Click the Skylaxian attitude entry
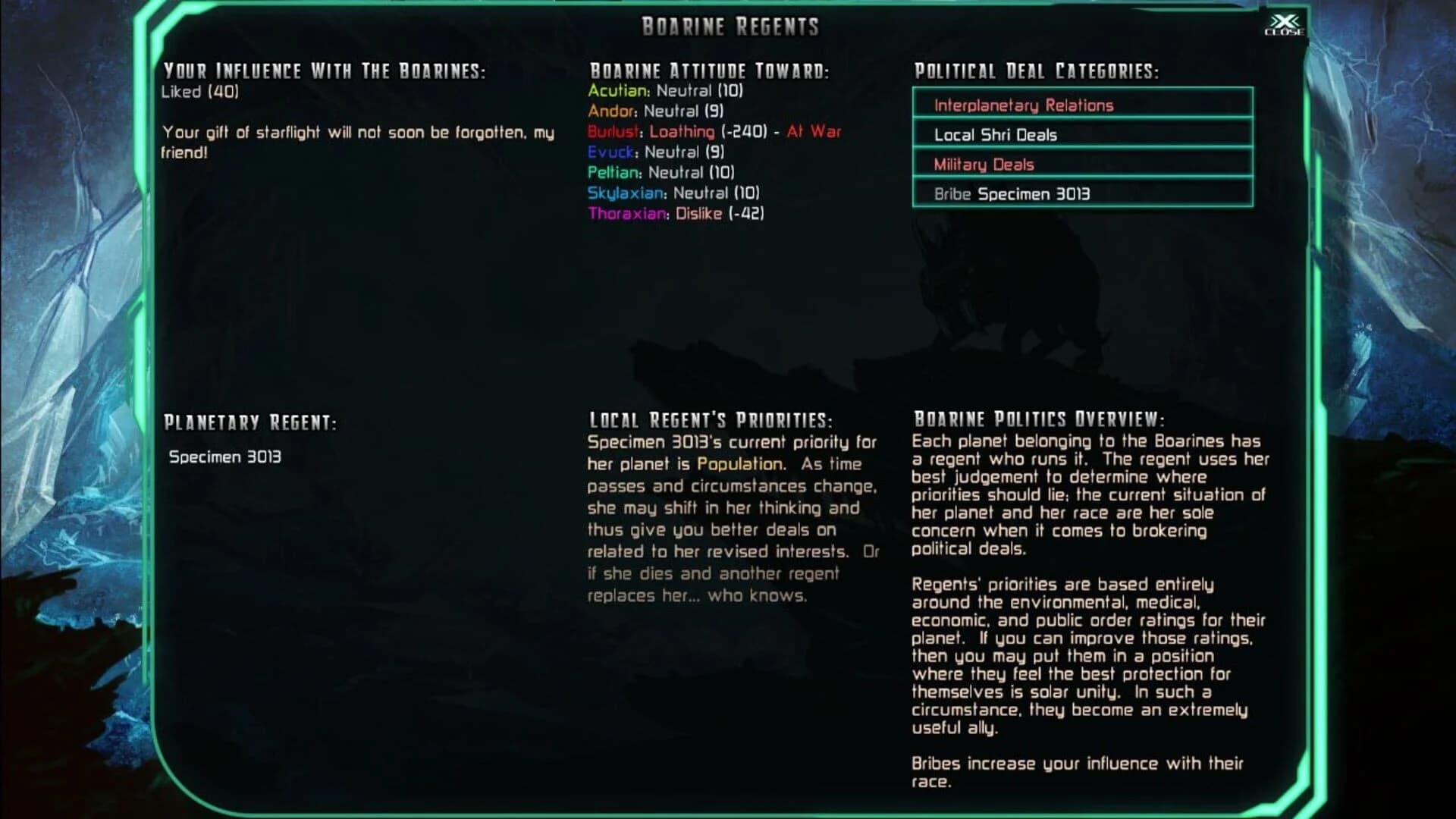Viewport: 1456px width, 819px height. pyautogui.click(x=675, y=193)
